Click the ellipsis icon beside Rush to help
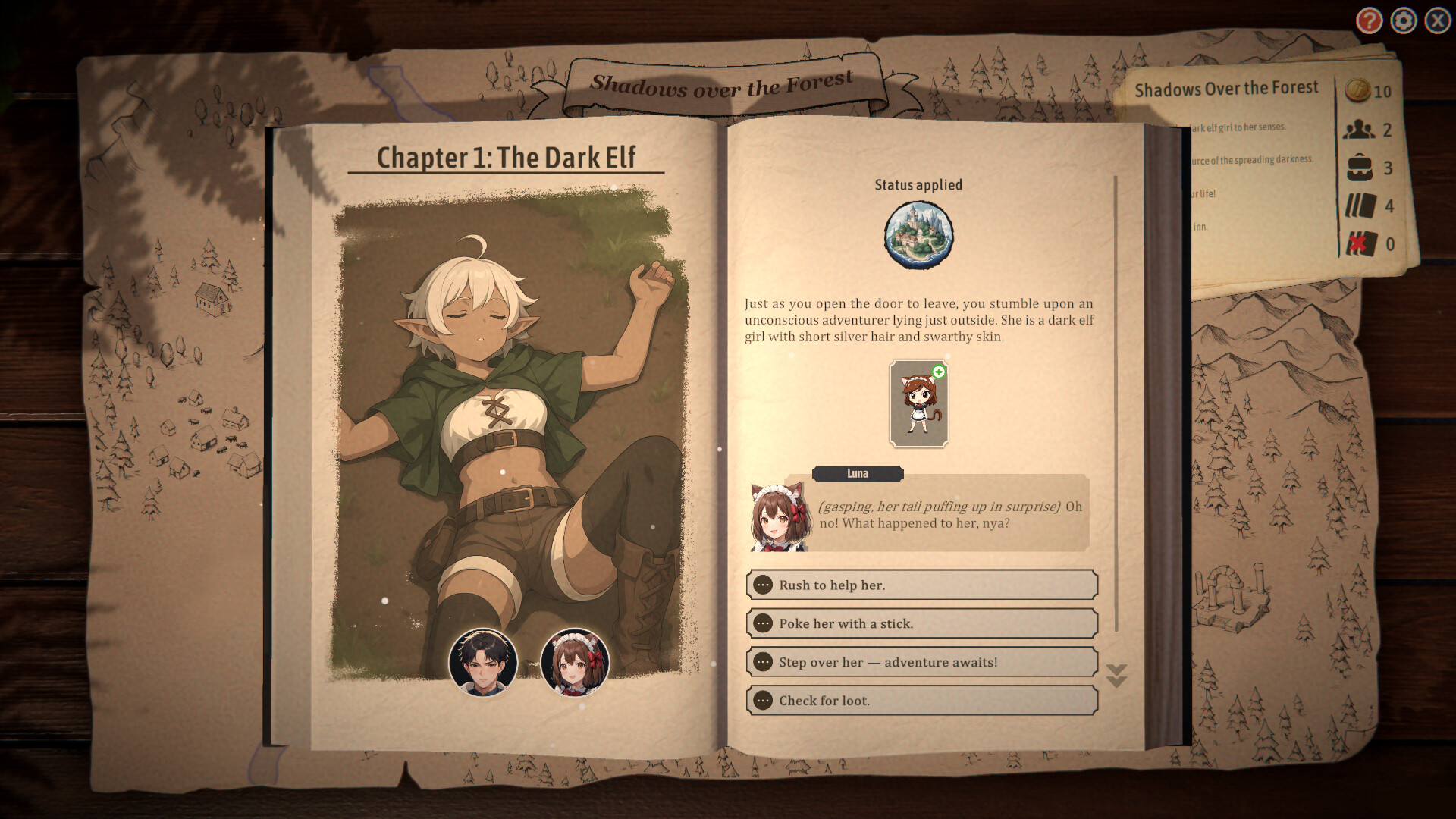The image size is (1456, 819). [x=764, y=585]
